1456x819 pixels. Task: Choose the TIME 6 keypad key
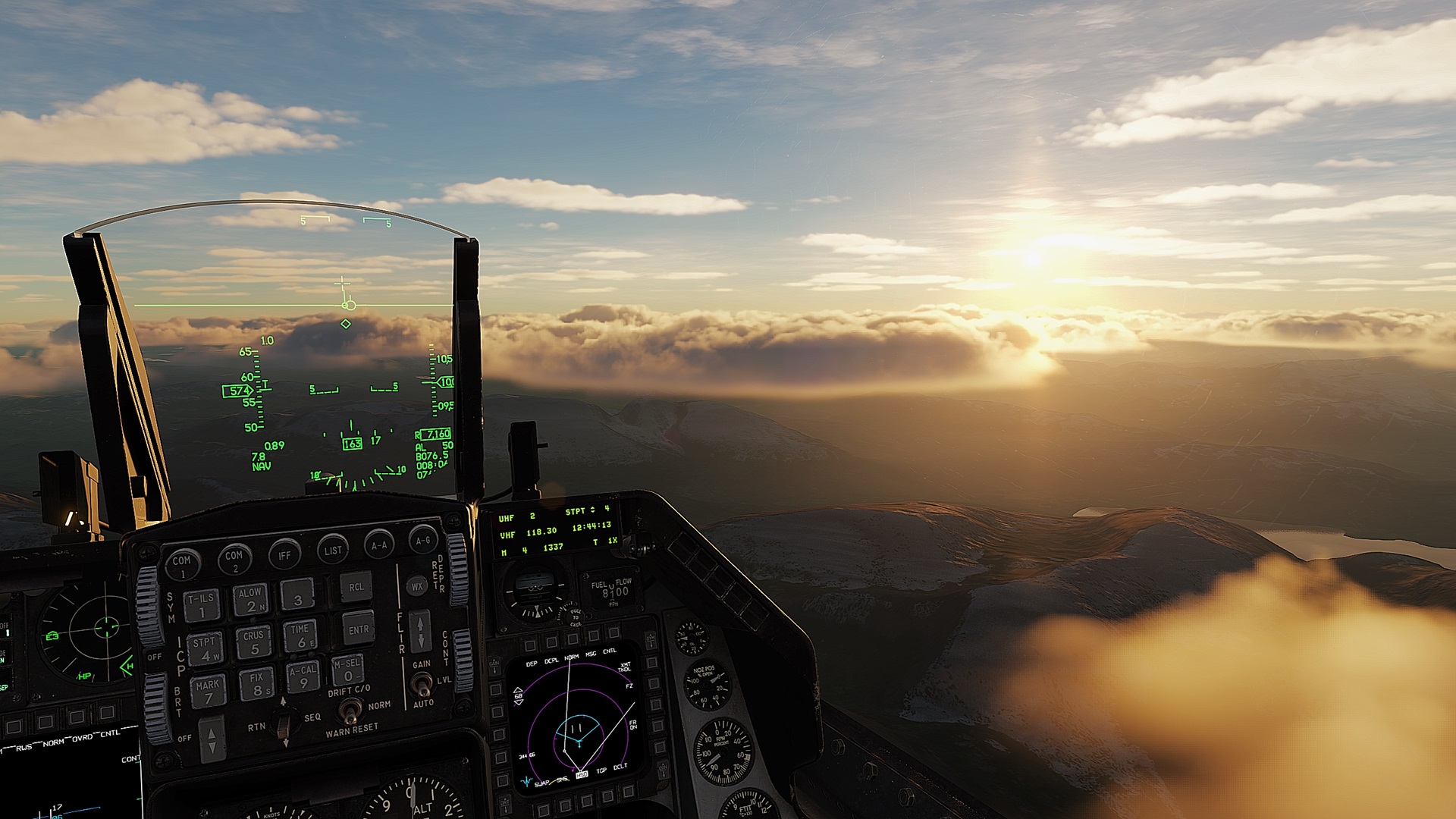[x=300, y=636]
